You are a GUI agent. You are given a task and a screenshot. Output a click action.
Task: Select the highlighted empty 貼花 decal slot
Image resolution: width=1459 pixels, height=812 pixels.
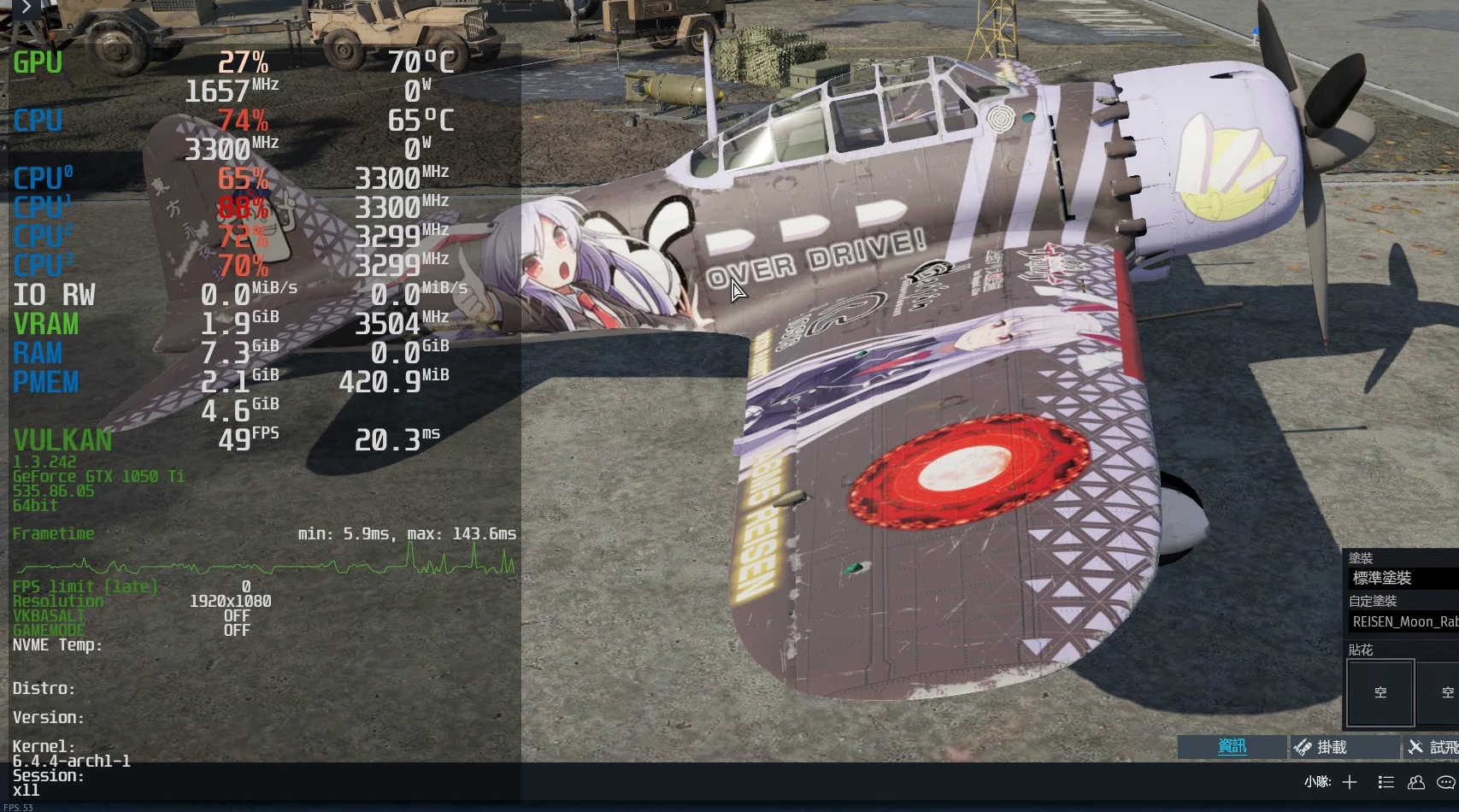tap(1380, 692)
